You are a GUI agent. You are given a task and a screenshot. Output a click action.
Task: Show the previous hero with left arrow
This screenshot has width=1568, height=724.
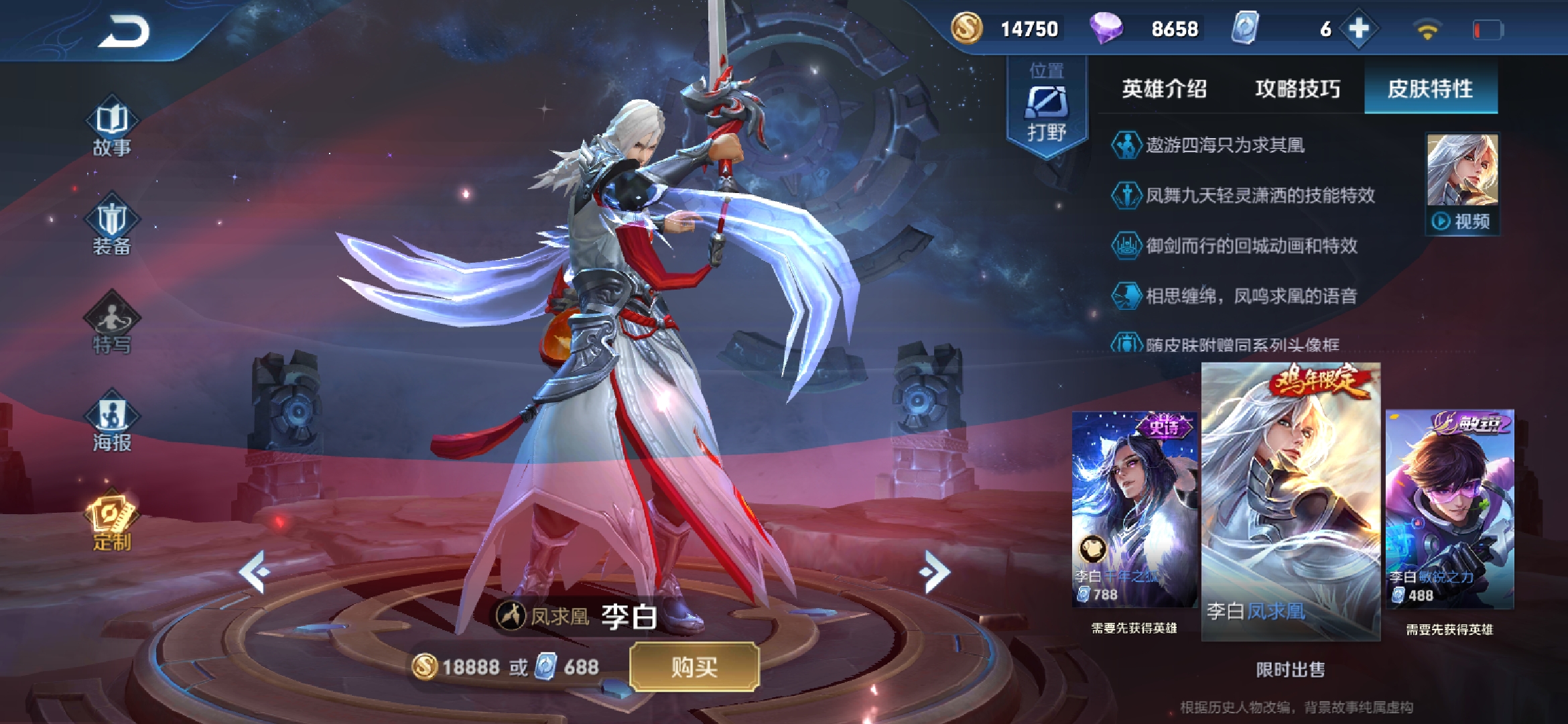tap(255, 572)
